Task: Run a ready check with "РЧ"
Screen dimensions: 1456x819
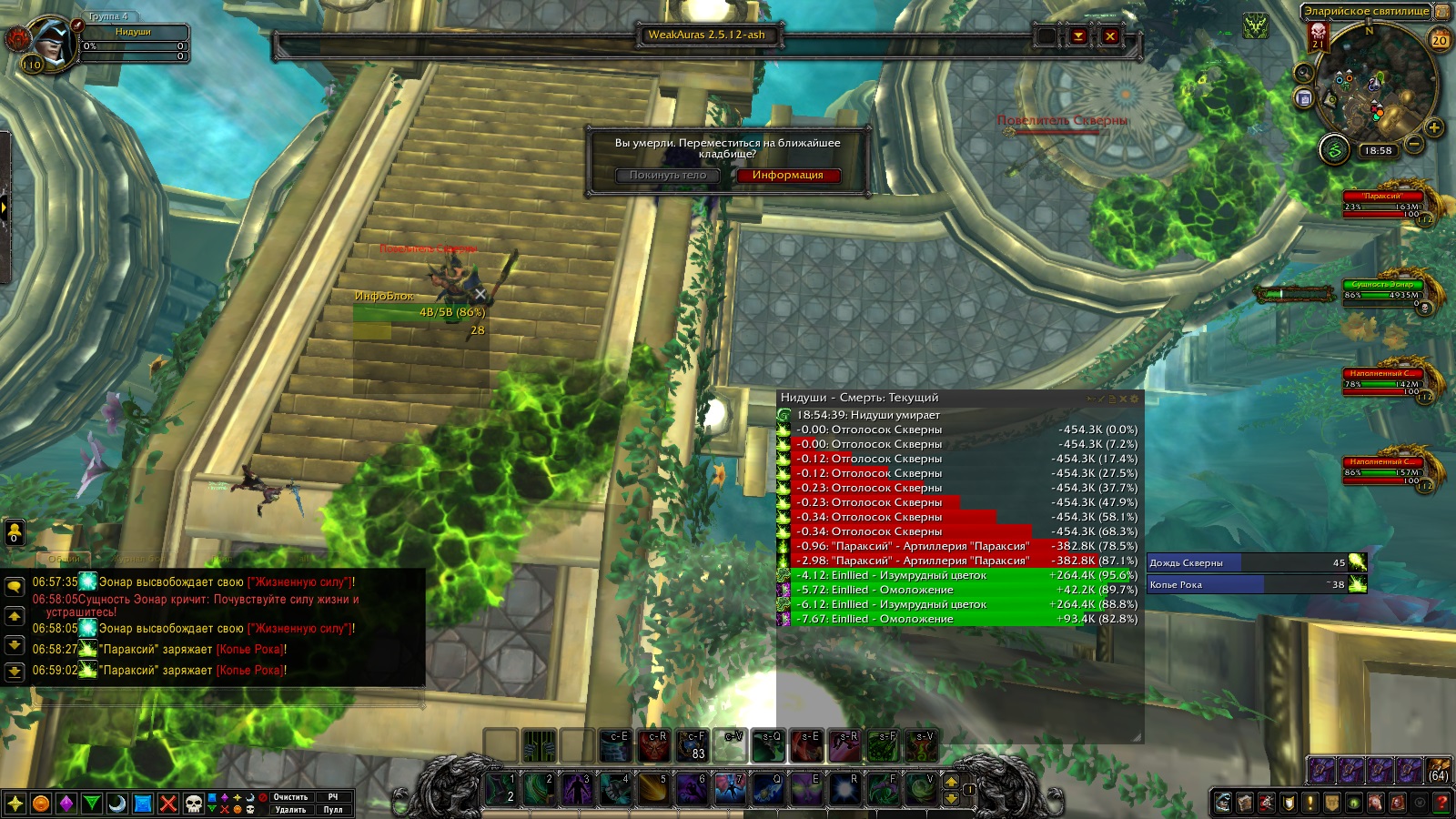Action: 333,797
